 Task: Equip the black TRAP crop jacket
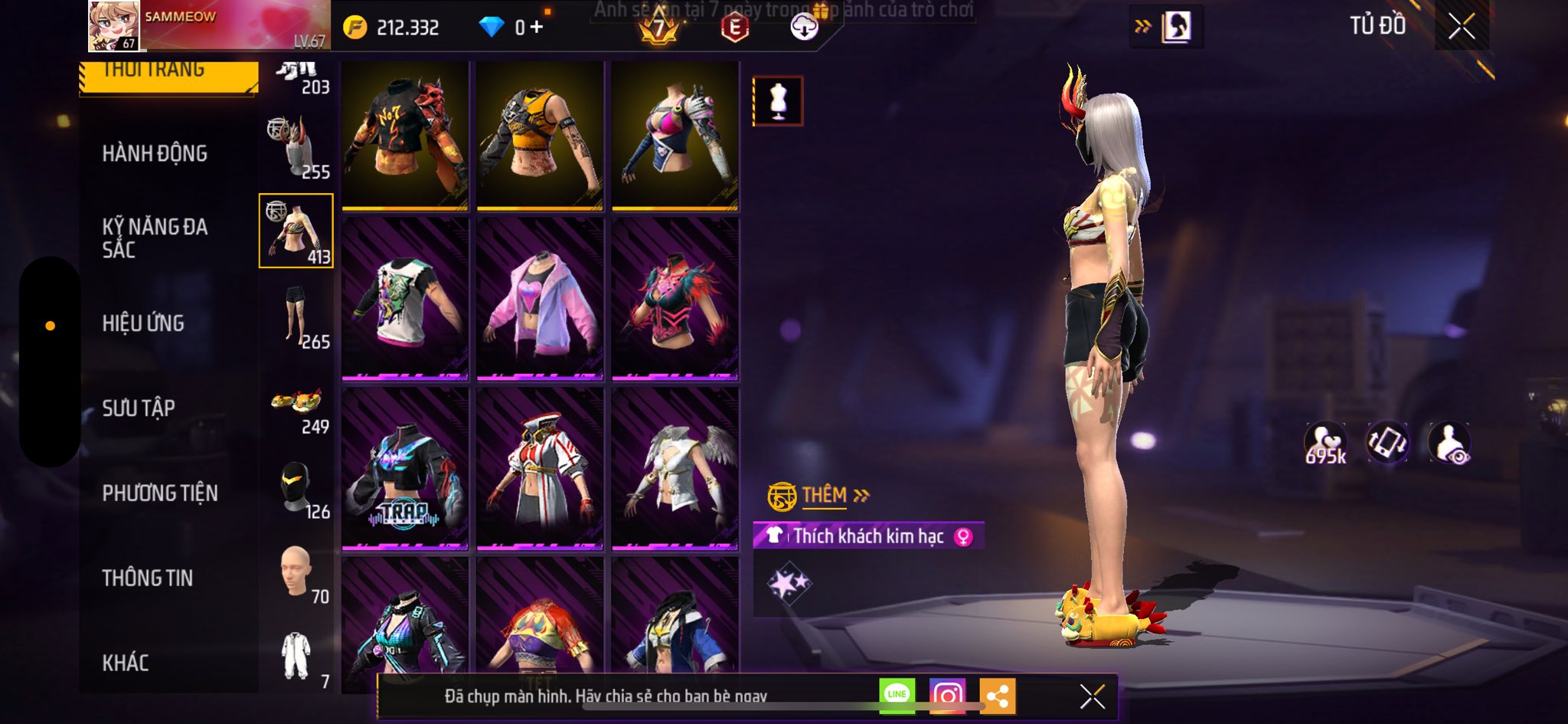(x=405, y=469)
